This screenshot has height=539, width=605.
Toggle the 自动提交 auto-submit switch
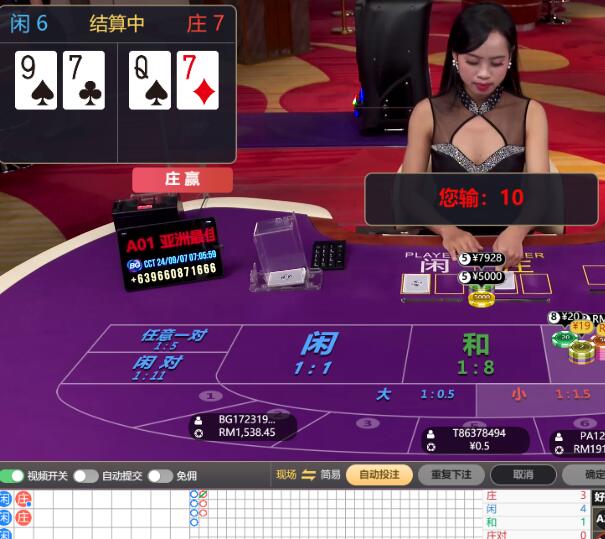coord(86,476)
